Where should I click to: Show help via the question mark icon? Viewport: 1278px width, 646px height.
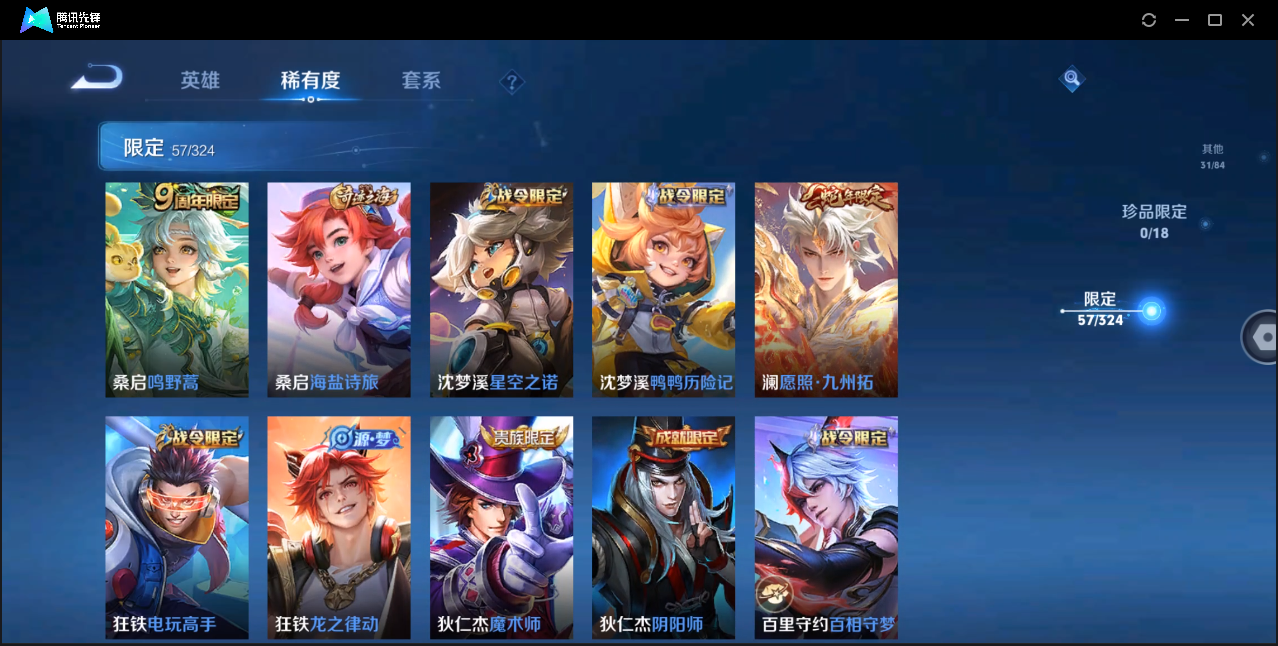coord(512,82)
